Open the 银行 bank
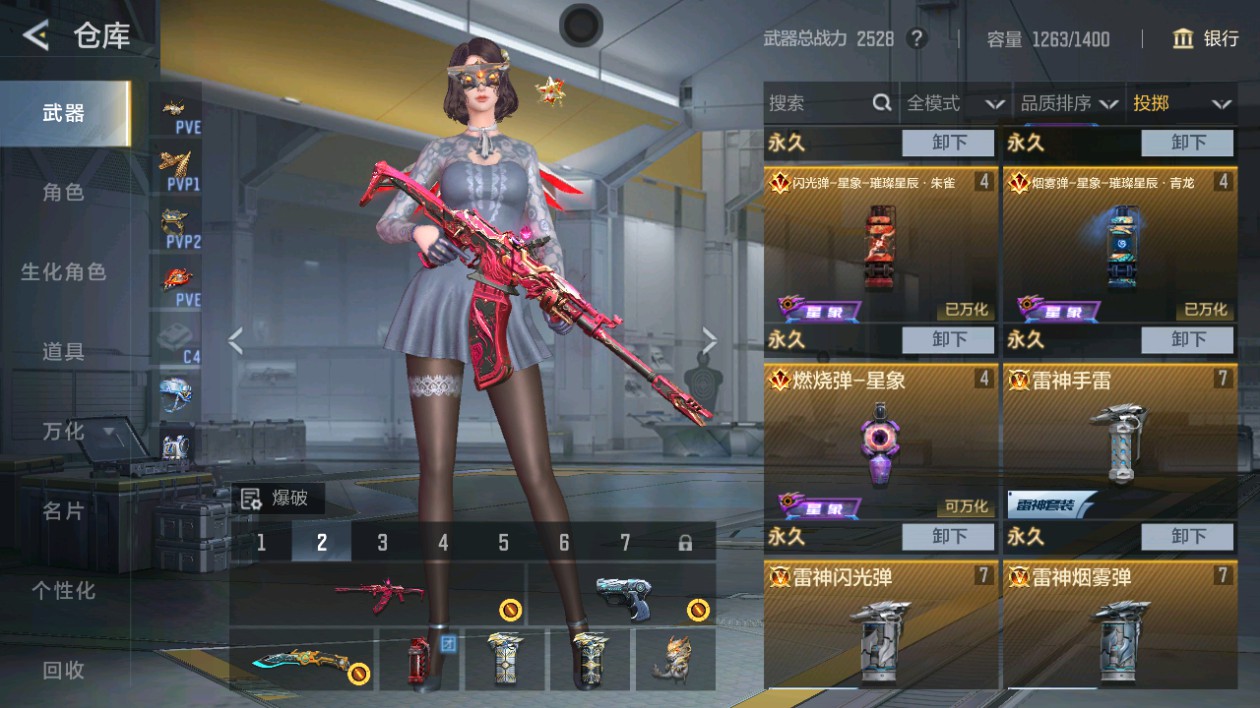 point(1206,39)
